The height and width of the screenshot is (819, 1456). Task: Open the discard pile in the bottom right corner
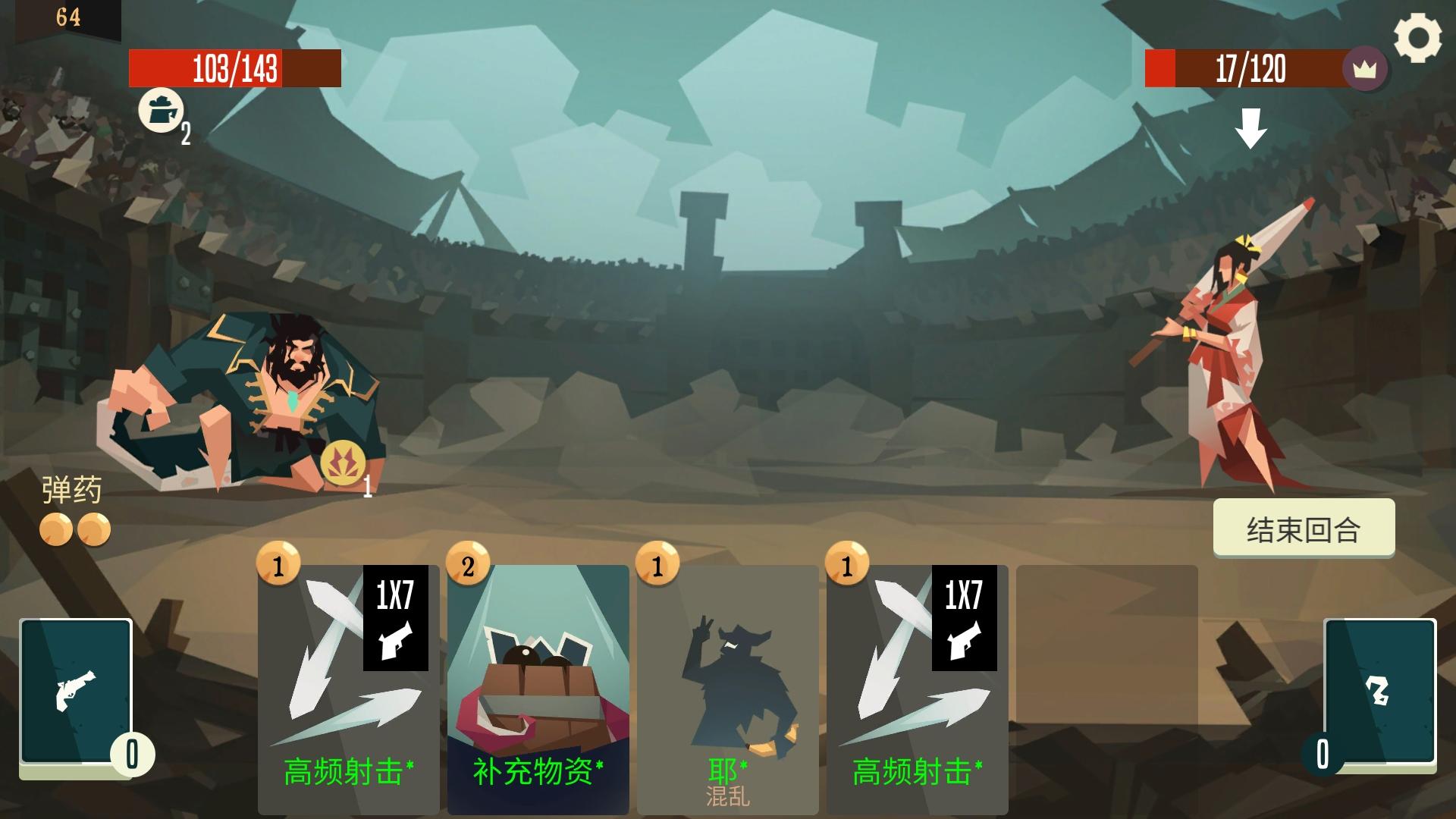(x=1382, y=692)
